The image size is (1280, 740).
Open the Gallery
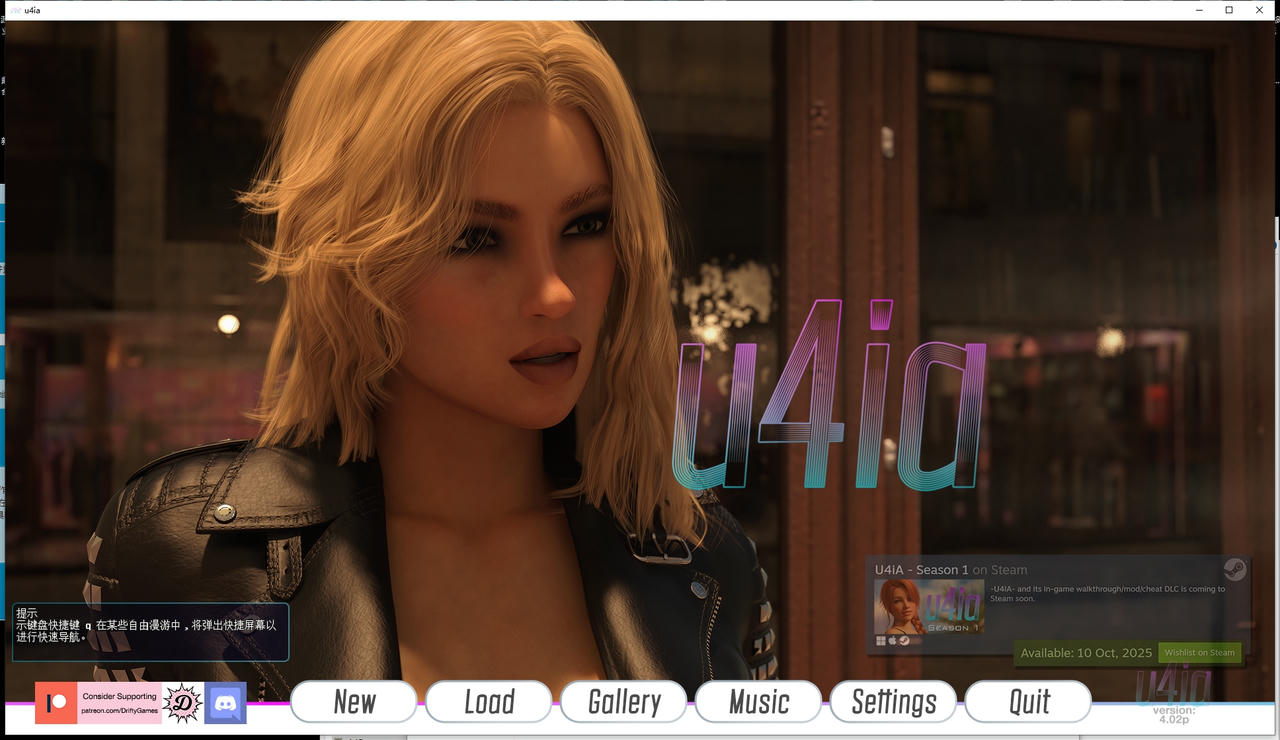[623, 701]
